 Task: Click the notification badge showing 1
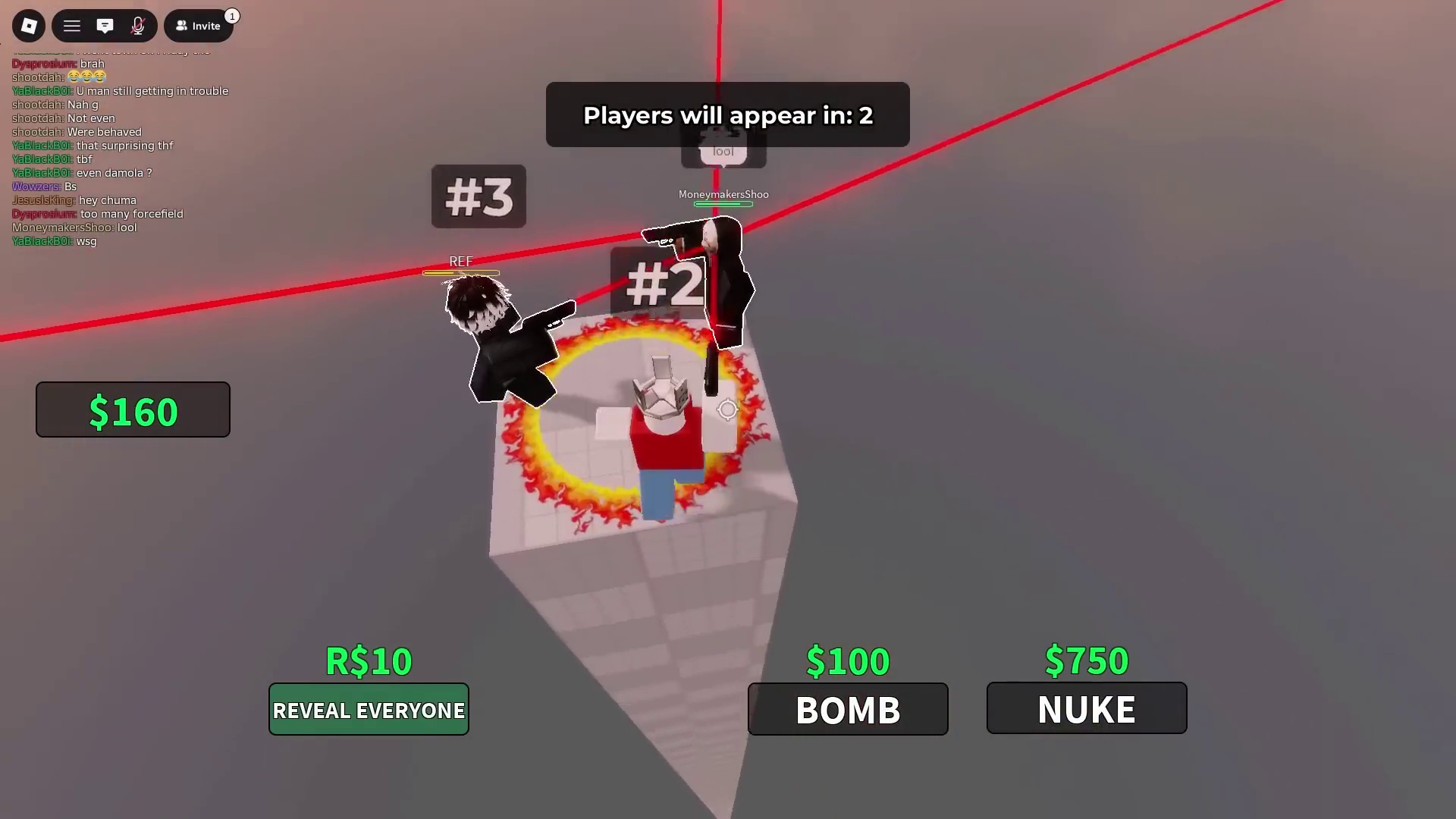(x=232, y=15)
